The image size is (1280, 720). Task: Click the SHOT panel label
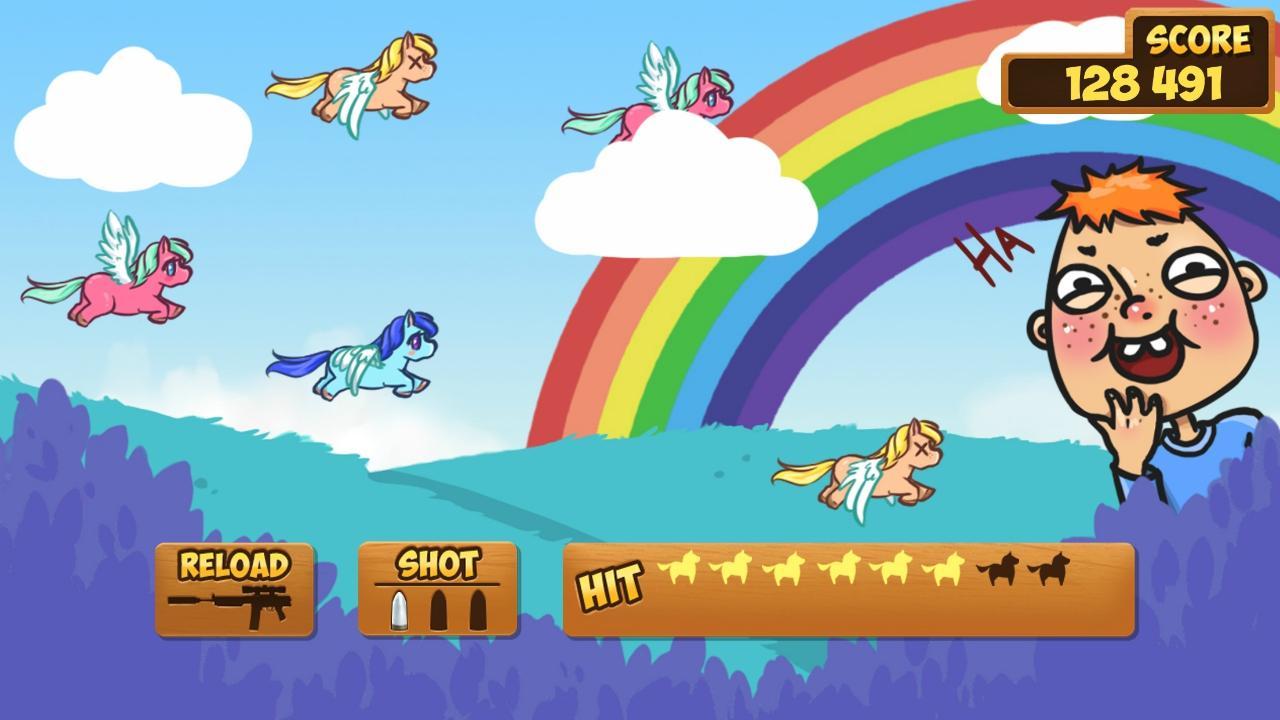click(438, 562)
